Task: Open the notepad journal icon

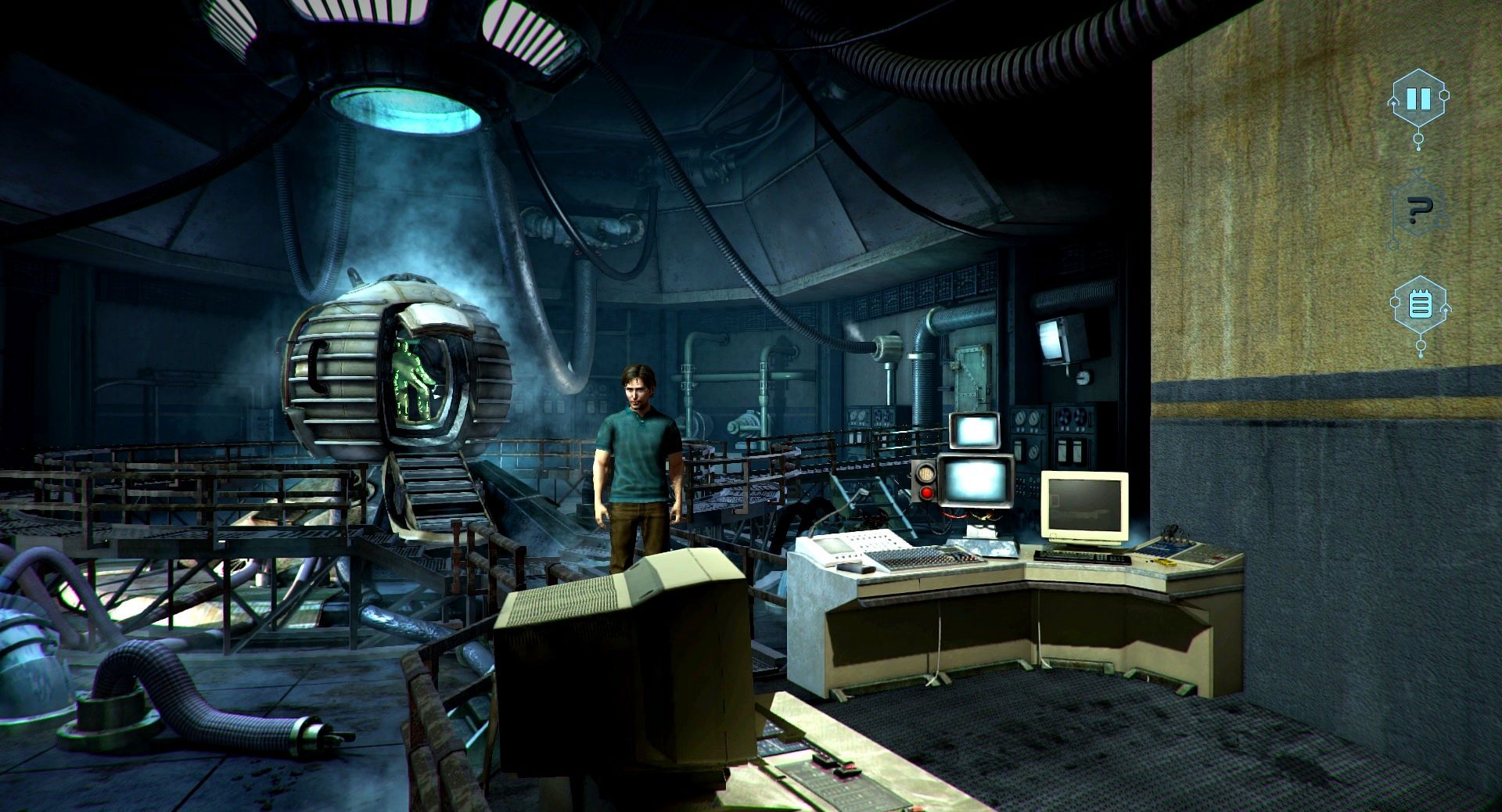Action: click(1419, 304)
